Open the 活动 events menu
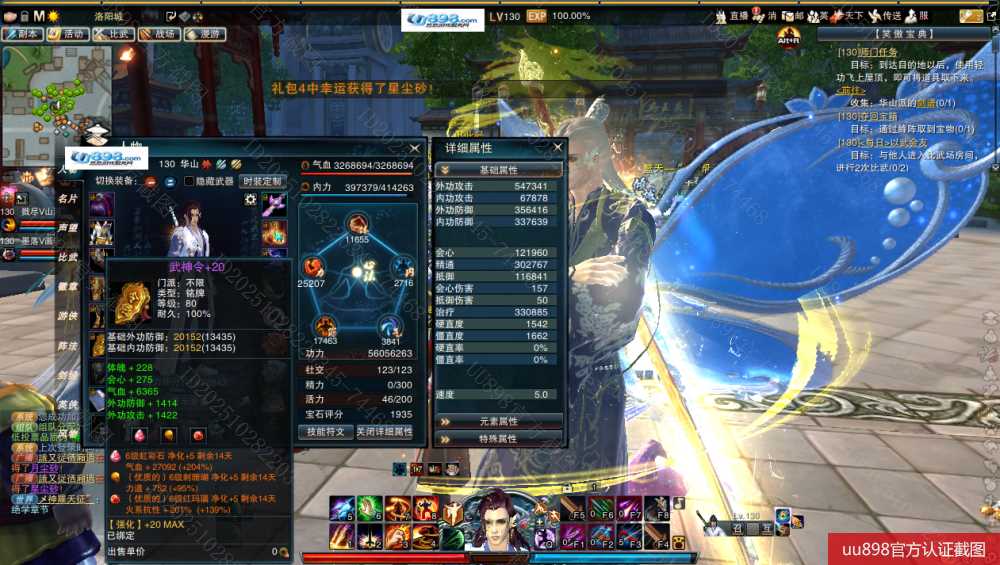 (67, 34)
